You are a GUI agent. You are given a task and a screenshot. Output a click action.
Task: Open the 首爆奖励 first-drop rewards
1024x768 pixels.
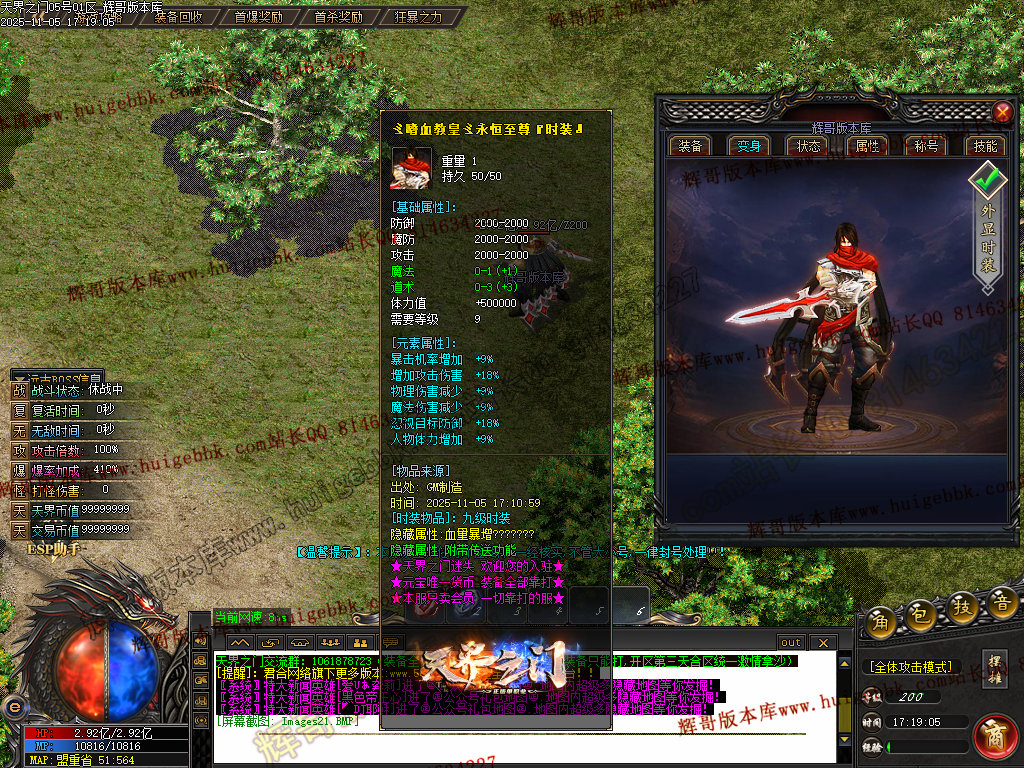[258, 17]
